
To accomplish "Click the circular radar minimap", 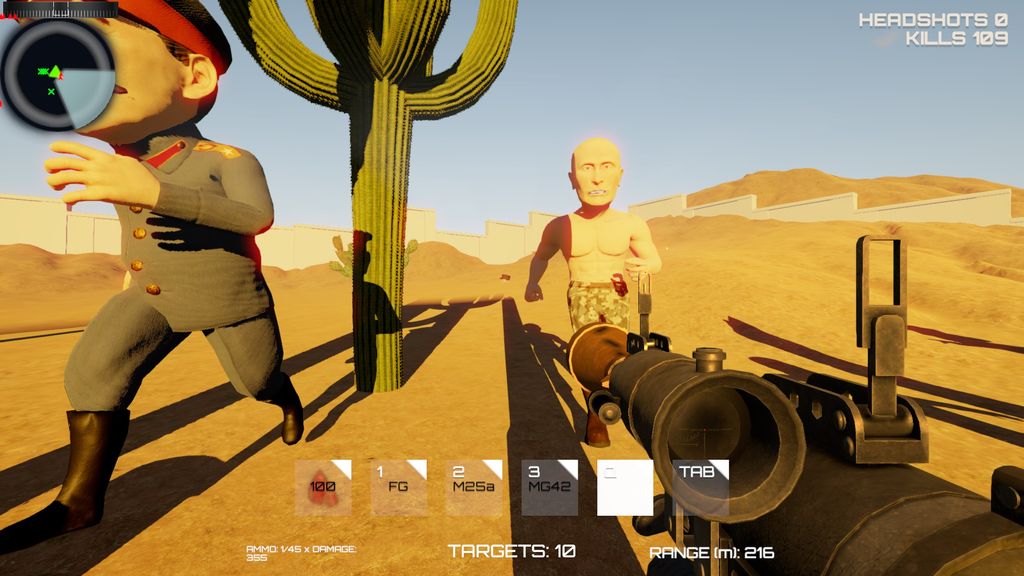I will (x=56, y=74).
